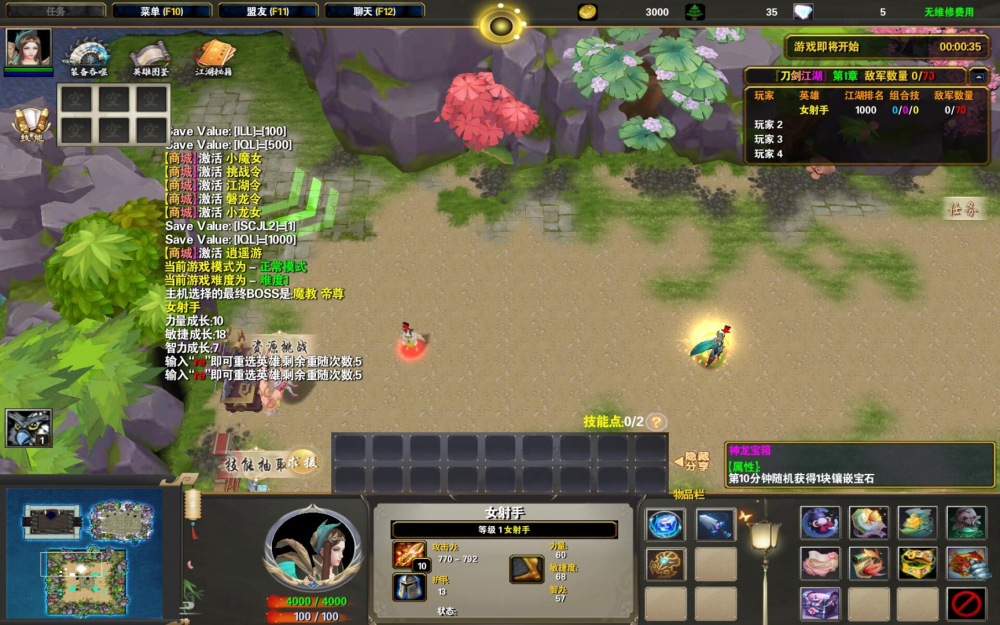Click the hero's attack damage icon
This screenshot has width=1000, height=625.
point(410,554)
